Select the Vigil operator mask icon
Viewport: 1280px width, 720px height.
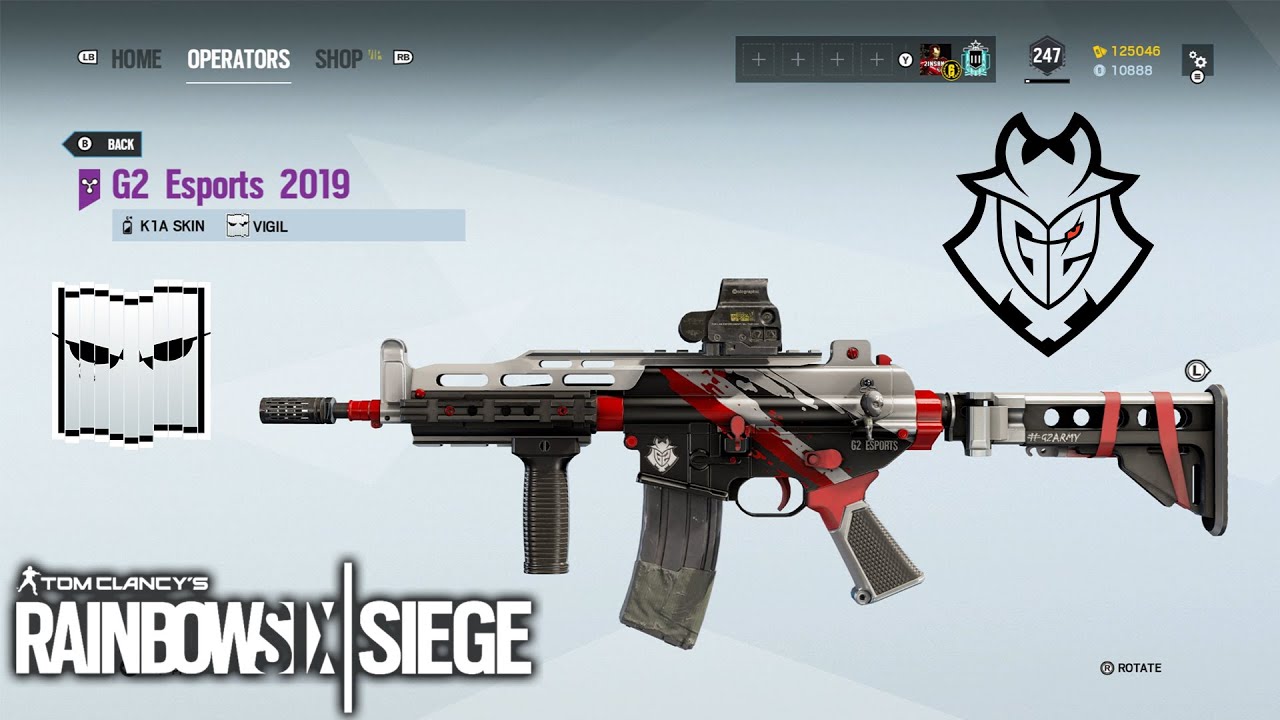(236, 226)
